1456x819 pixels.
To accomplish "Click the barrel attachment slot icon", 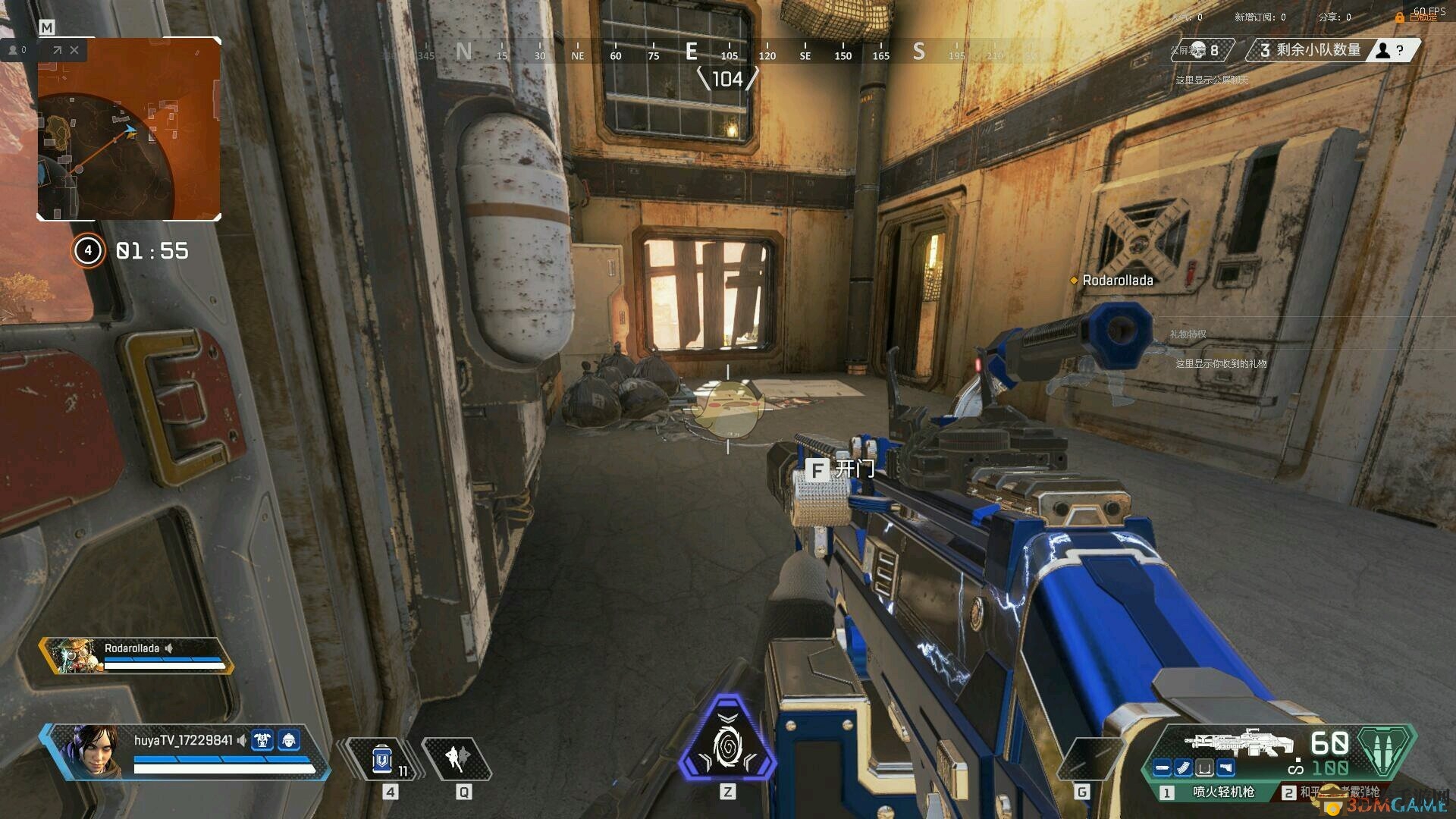I will pos(1162,768).
